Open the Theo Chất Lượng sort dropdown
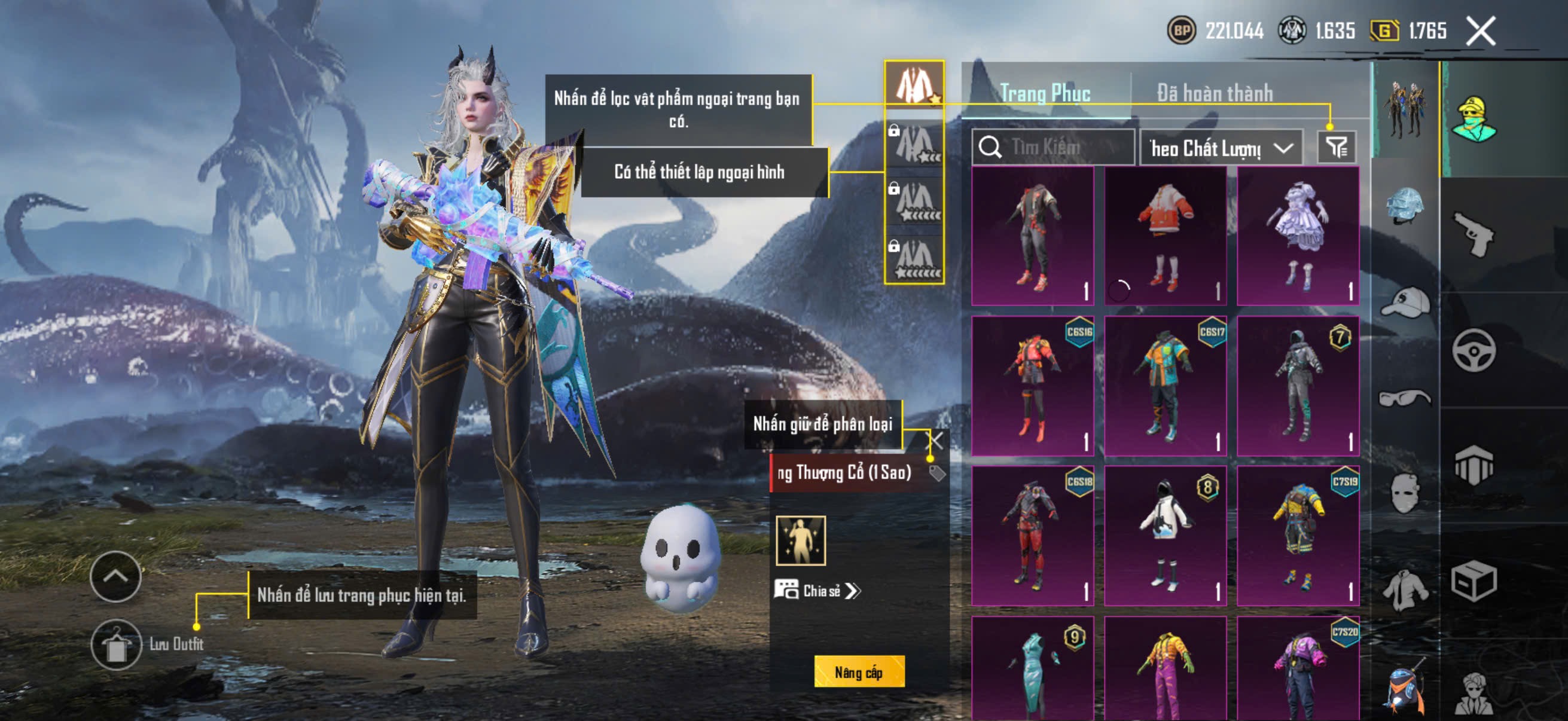Screen dimensions: 1568x721 (x=1221, y=148)
